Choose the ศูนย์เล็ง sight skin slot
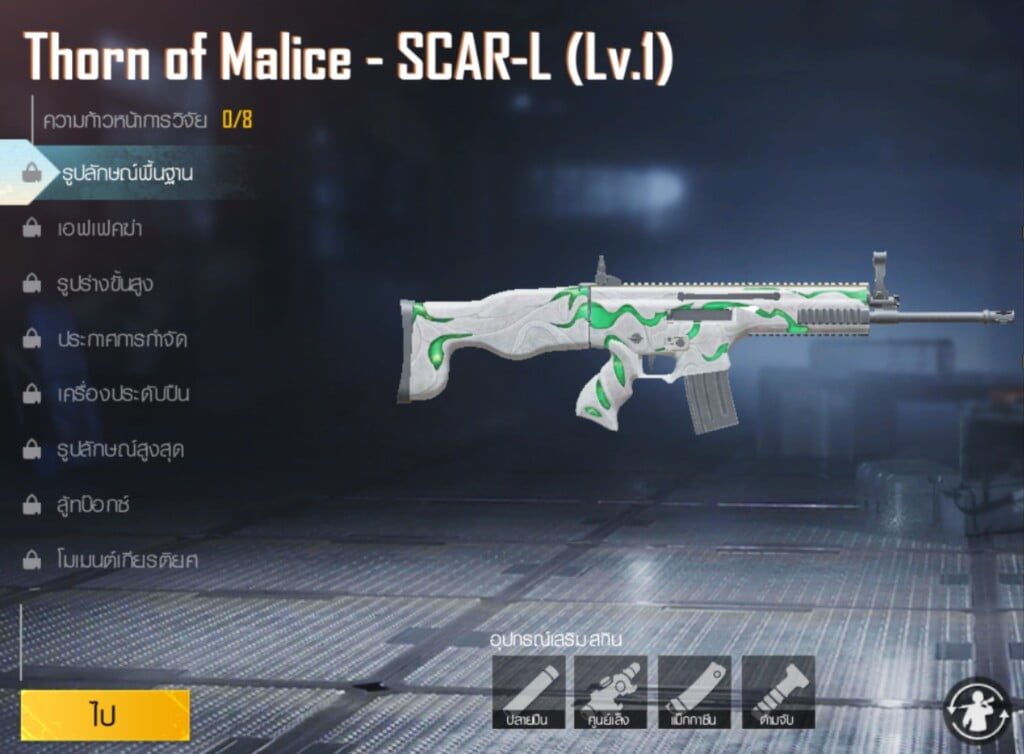 612,692
